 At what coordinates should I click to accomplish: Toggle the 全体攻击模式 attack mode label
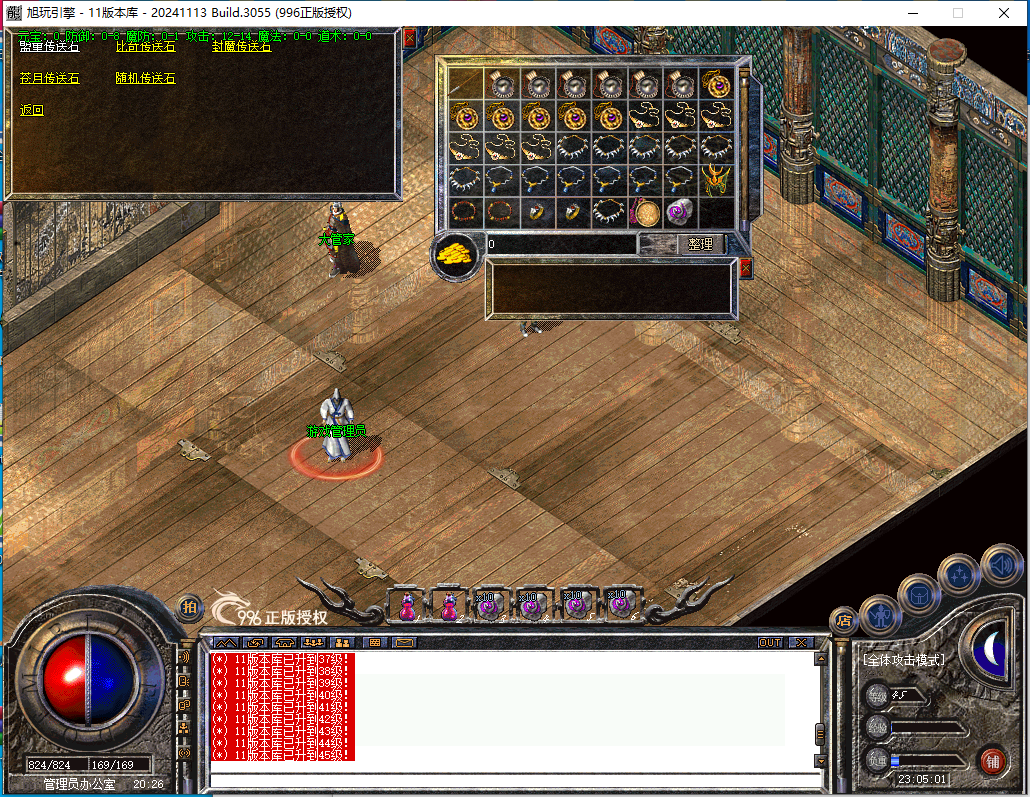click(x=903, y=660)
